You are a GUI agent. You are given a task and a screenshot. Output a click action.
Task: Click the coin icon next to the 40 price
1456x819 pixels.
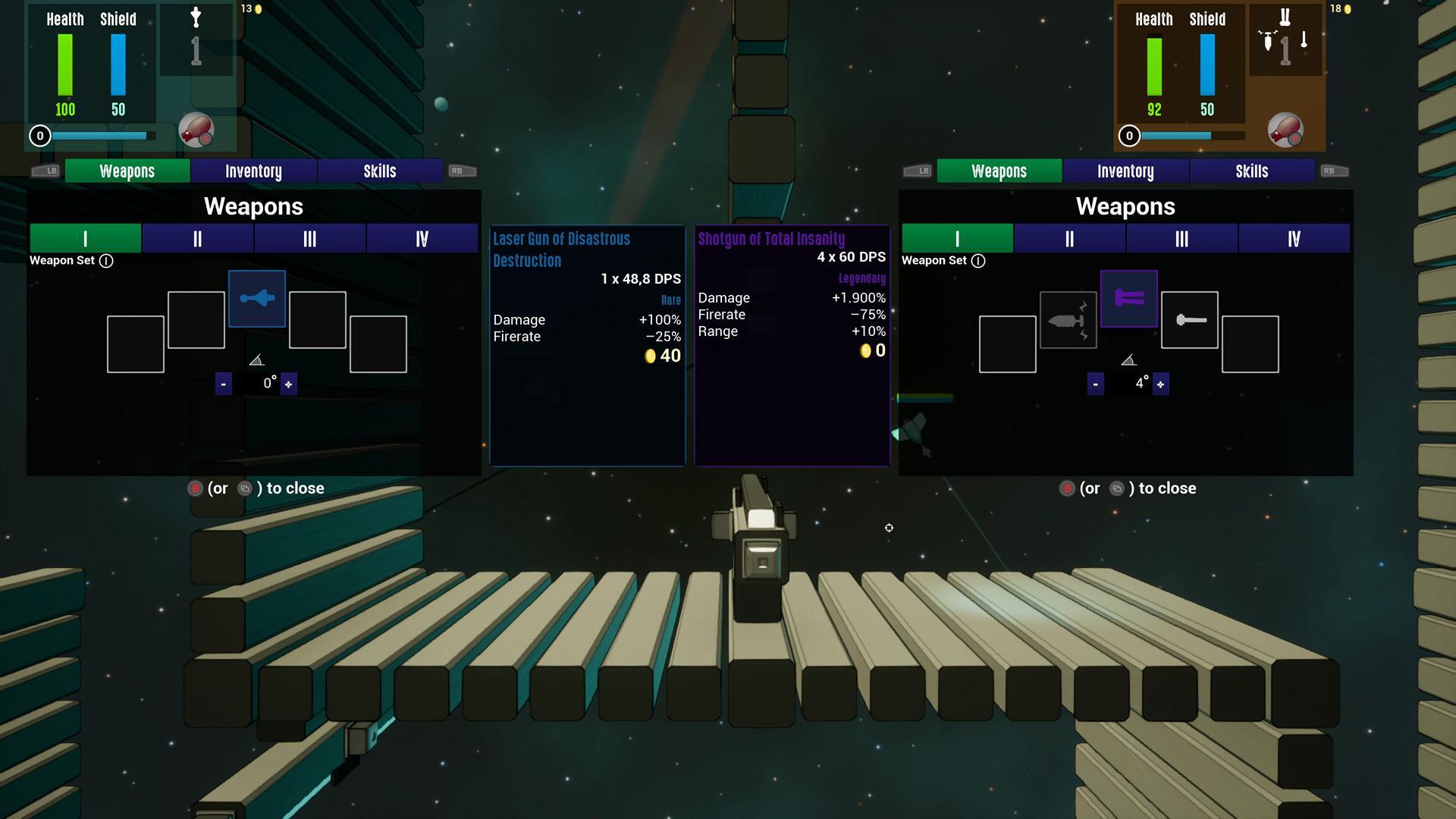coord(651,356)
